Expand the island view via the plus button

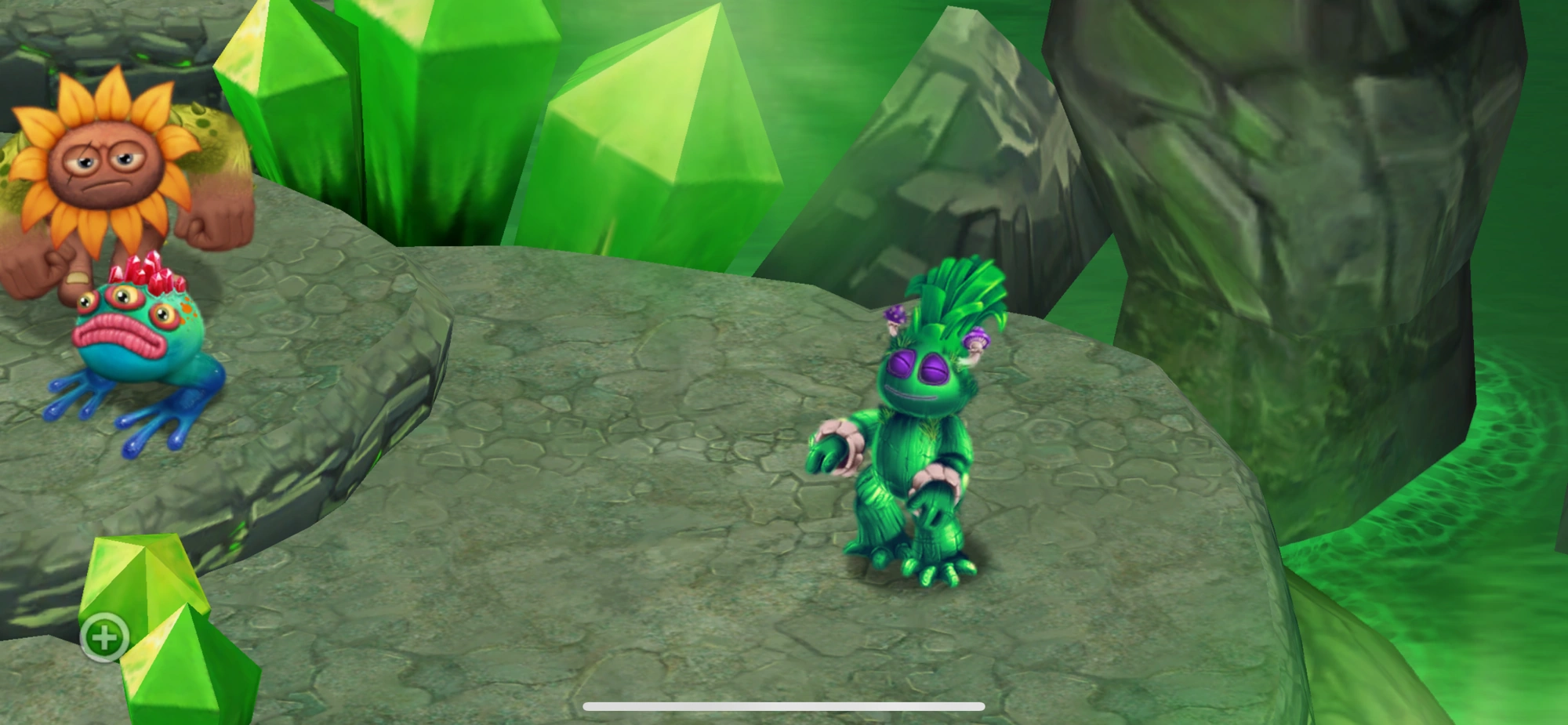(104, 637)
